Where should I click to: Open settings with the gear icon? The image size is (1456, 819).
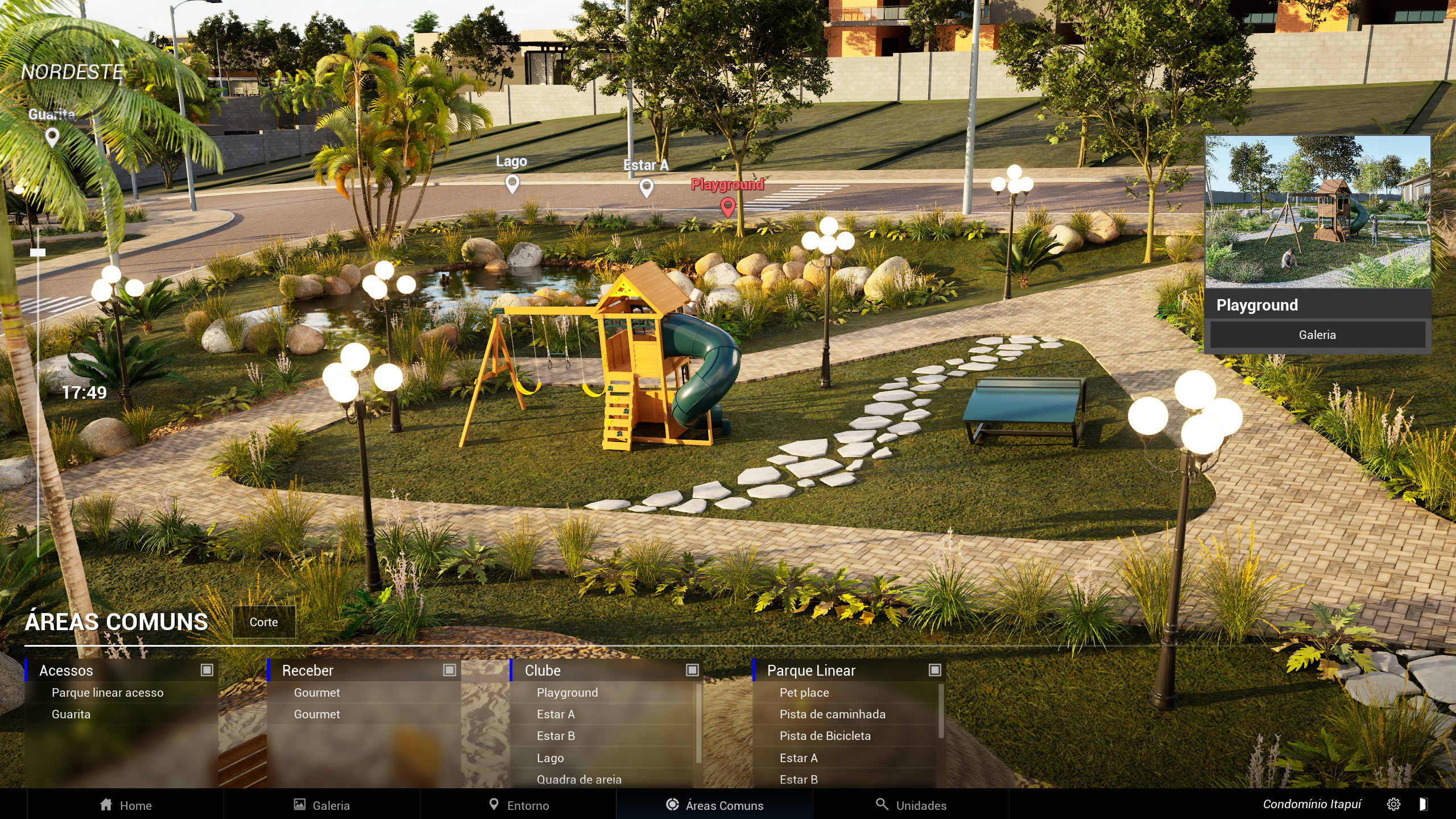coord(1393,804)
